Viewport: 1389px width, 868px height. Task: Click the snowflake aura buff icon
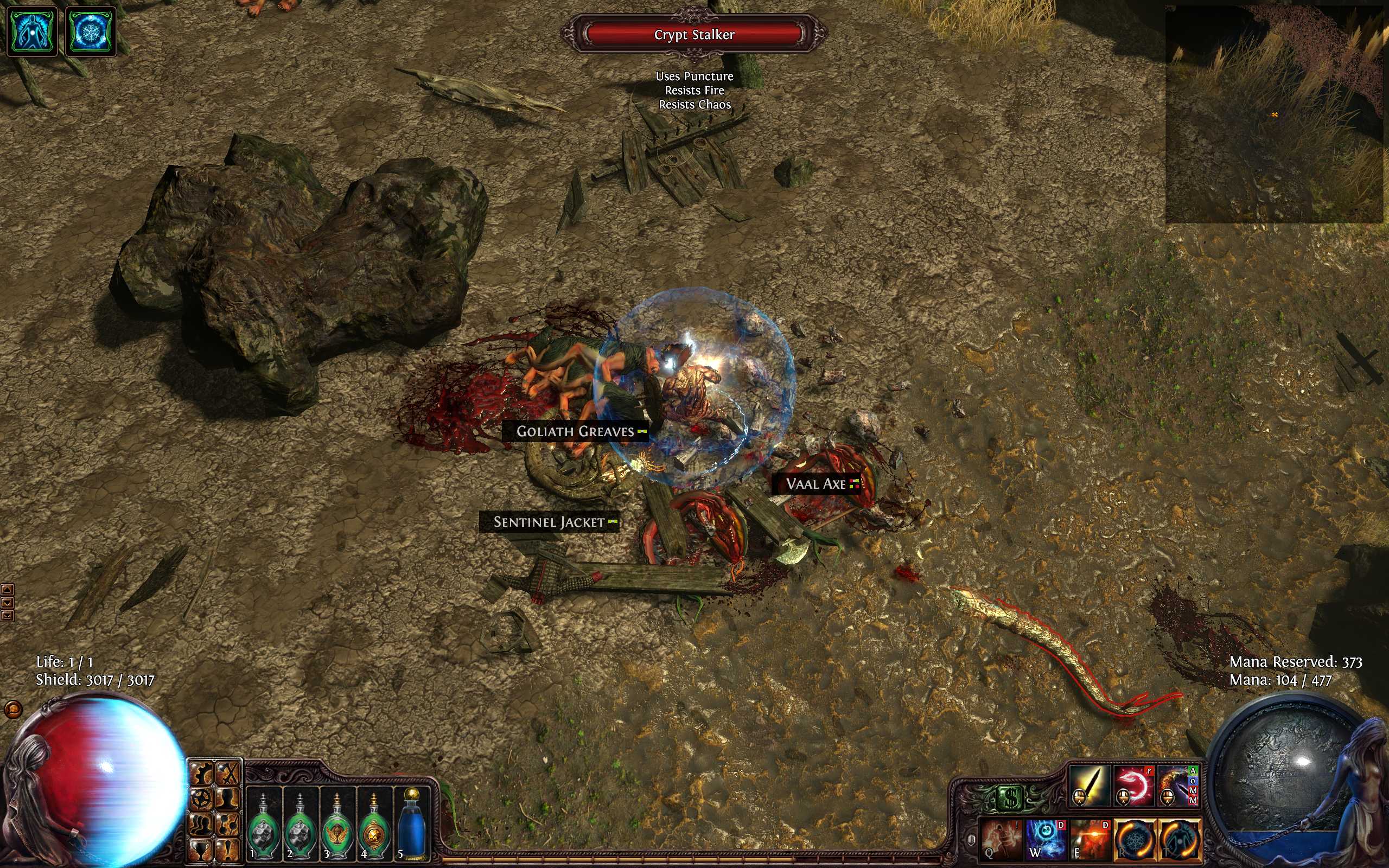pos(91,31)
